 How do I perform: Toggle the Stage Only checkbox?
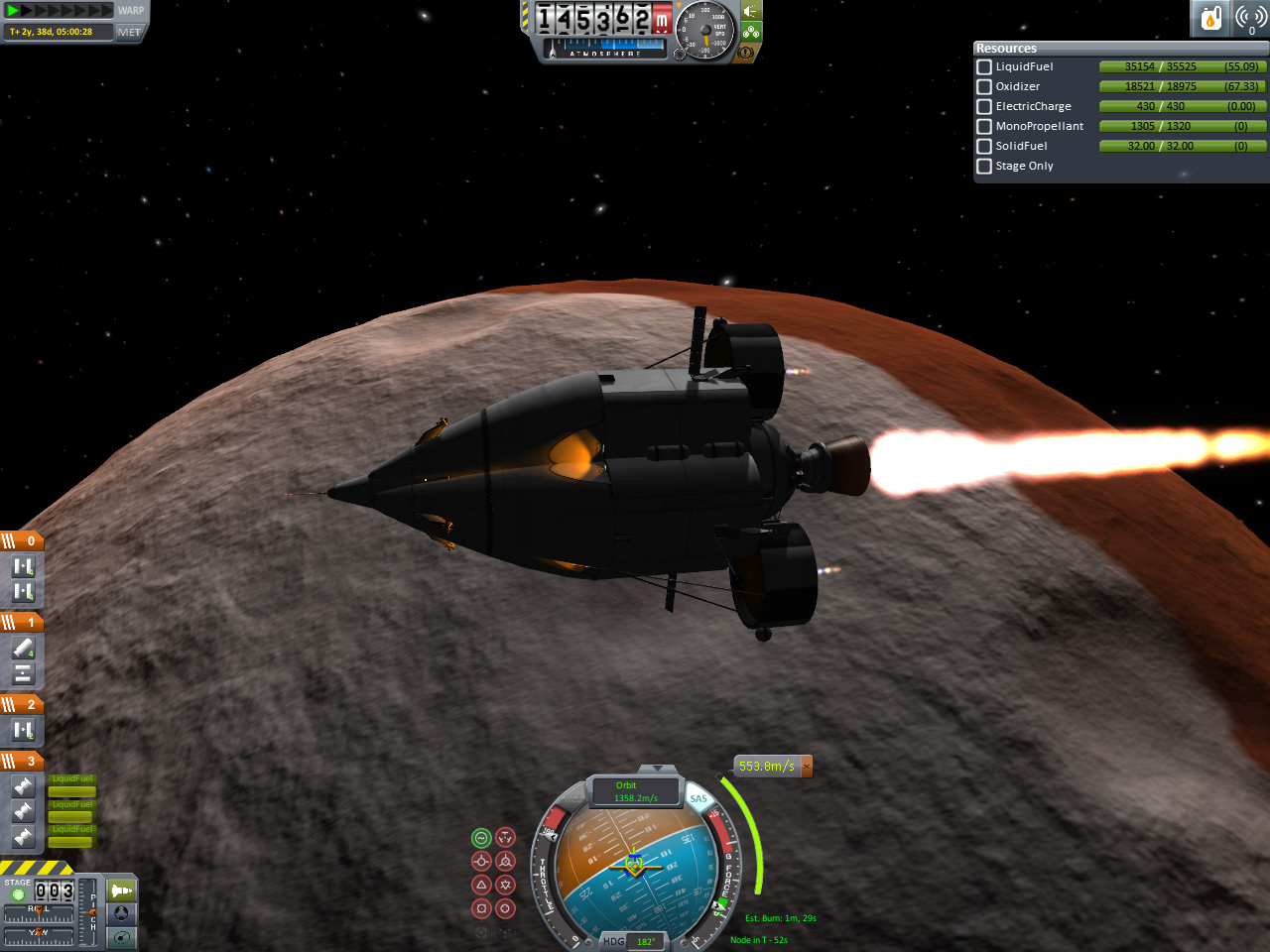(984, 166)
